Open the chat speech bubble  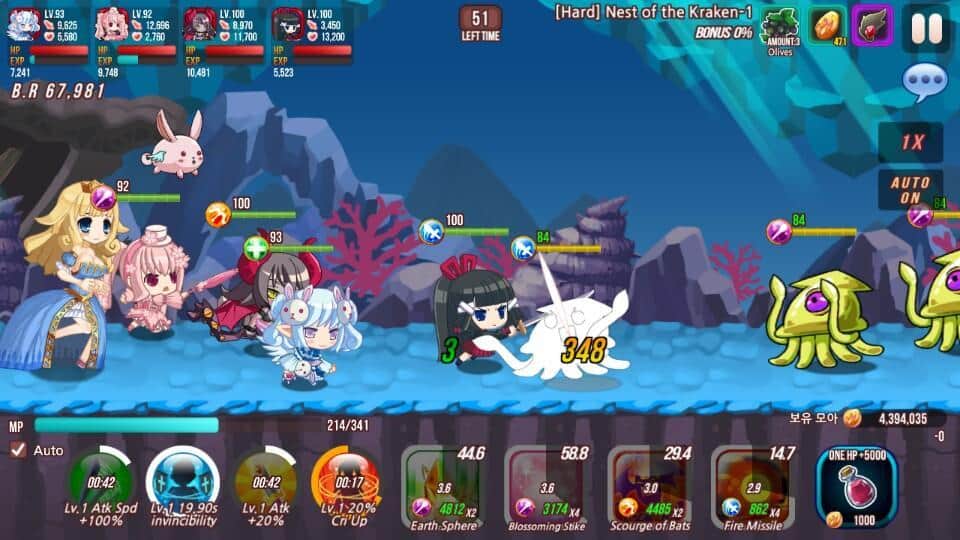922,83
